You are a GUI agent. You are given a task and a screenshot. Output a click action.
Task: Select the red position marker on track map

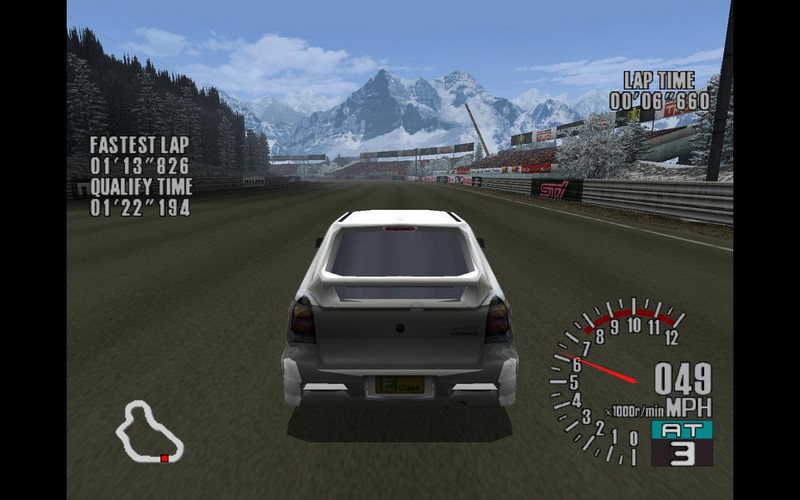point(164,458)
